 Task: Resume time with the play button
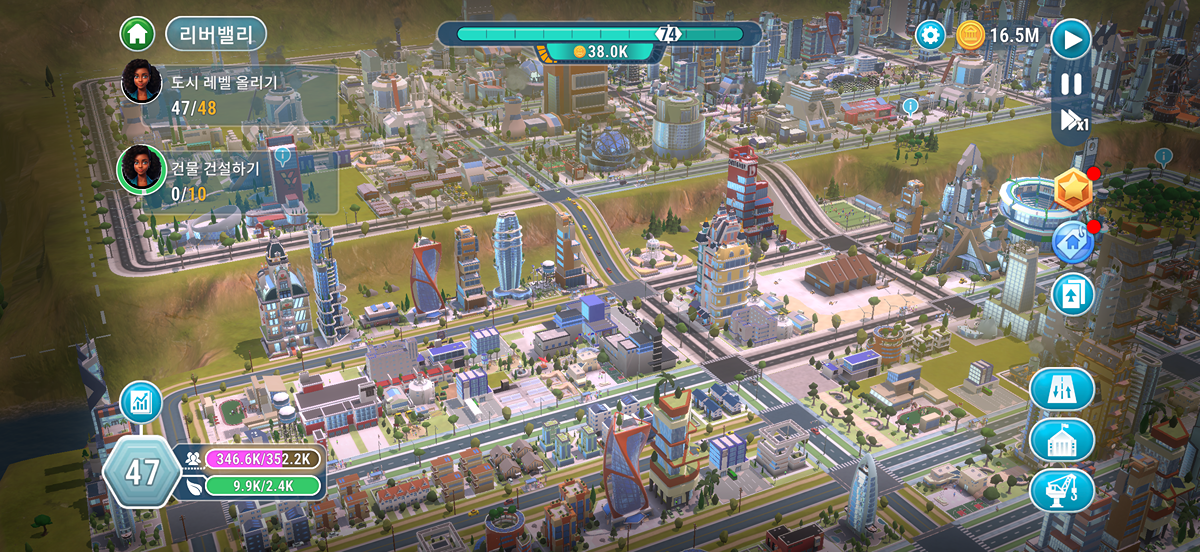coord(1071,40)
